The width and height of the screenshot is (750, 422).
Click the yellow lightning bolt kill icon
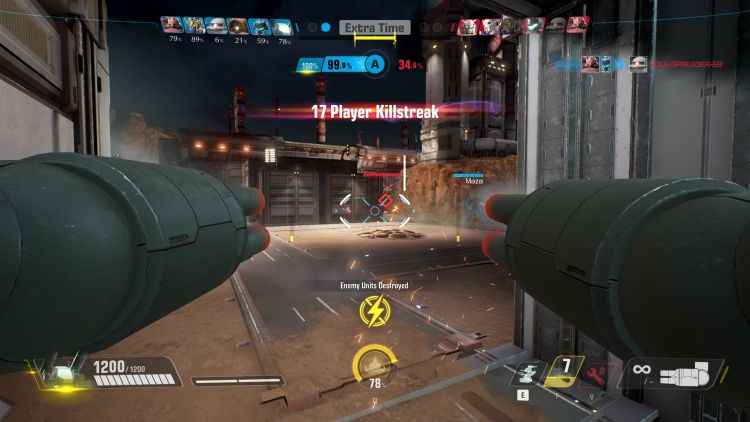[375, 310]
